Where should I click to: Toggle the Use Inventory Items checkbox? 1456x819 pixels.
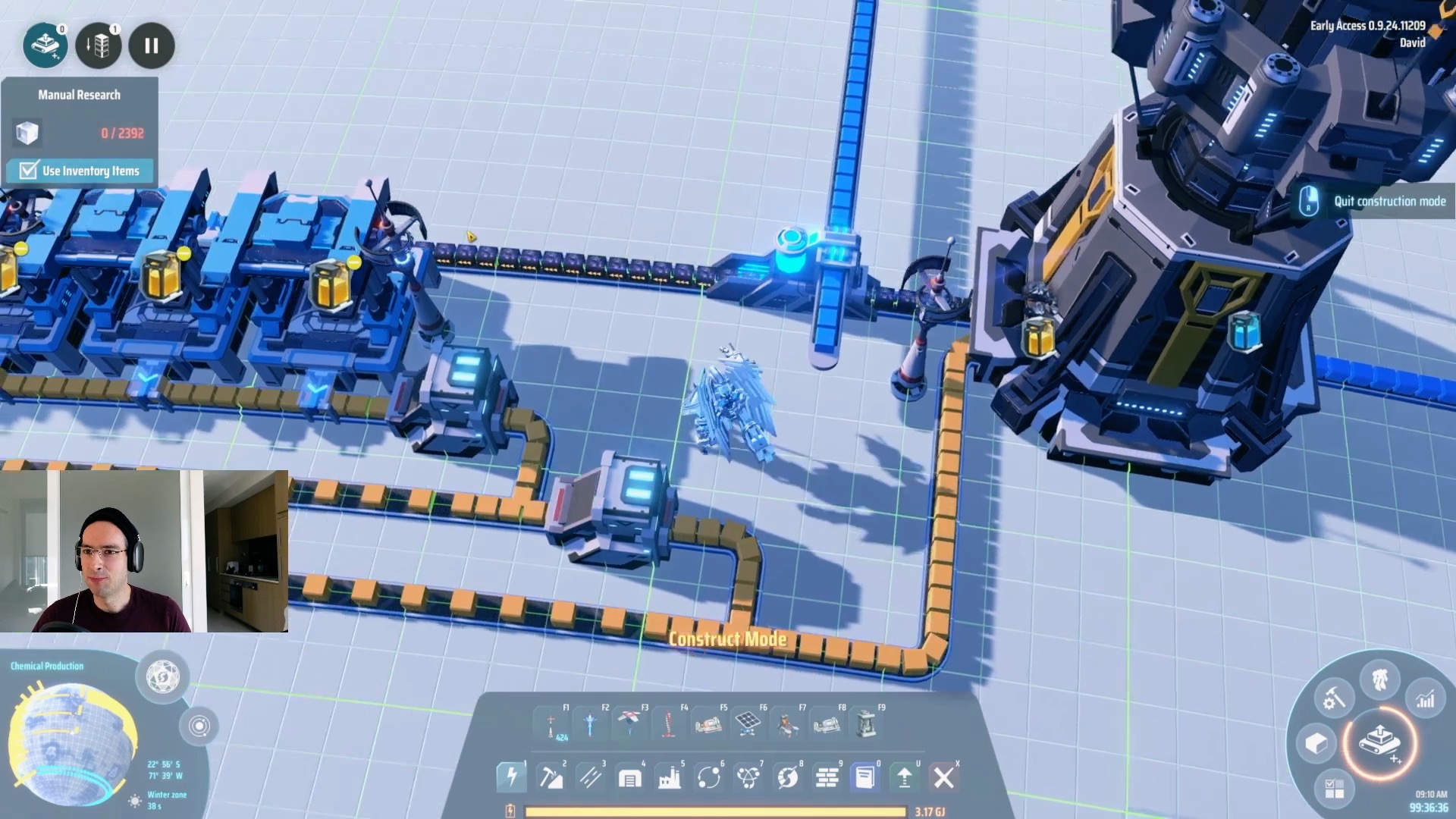29,171
